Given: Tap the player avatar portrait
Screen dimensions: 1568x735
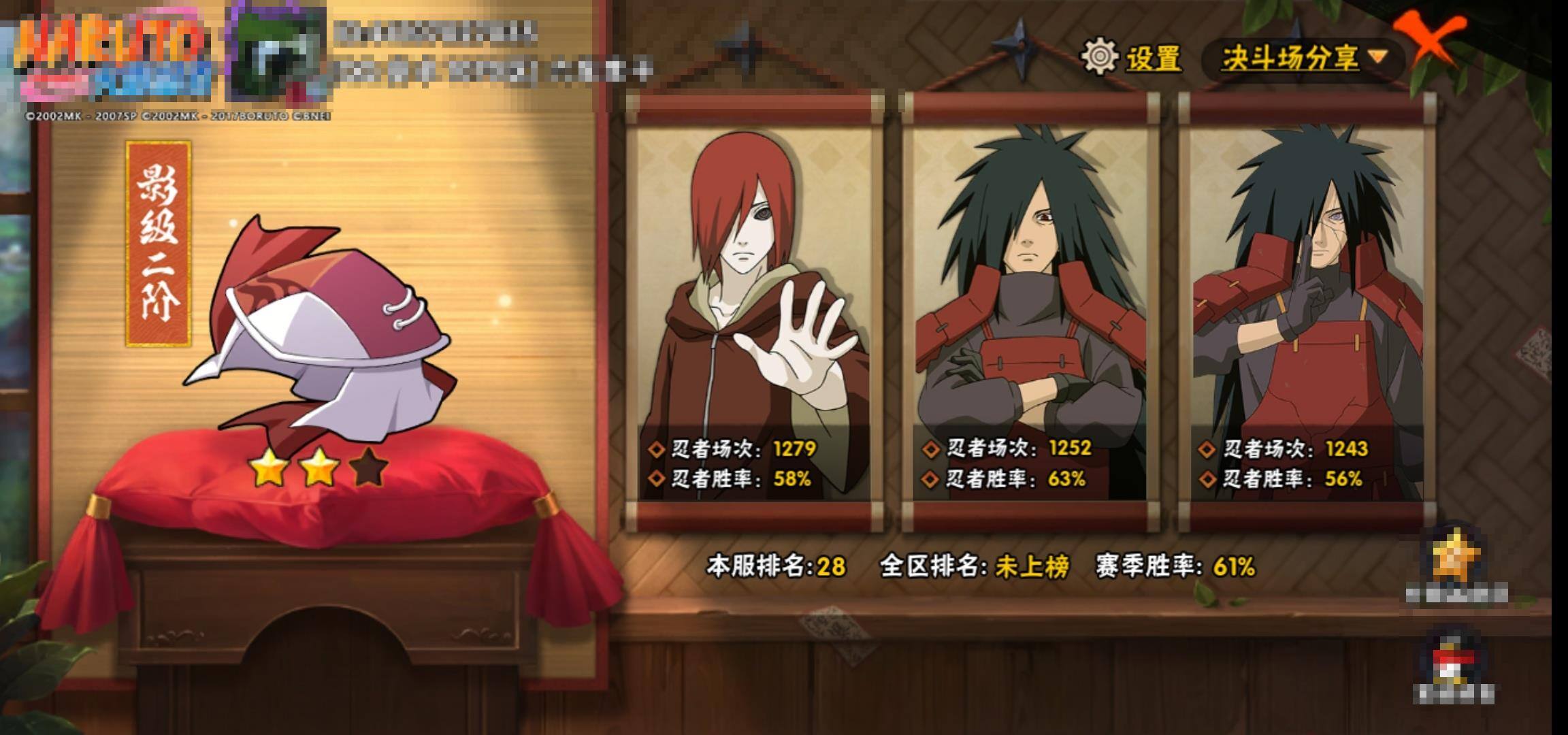Looking at the screenshot, I should [276, 58].
